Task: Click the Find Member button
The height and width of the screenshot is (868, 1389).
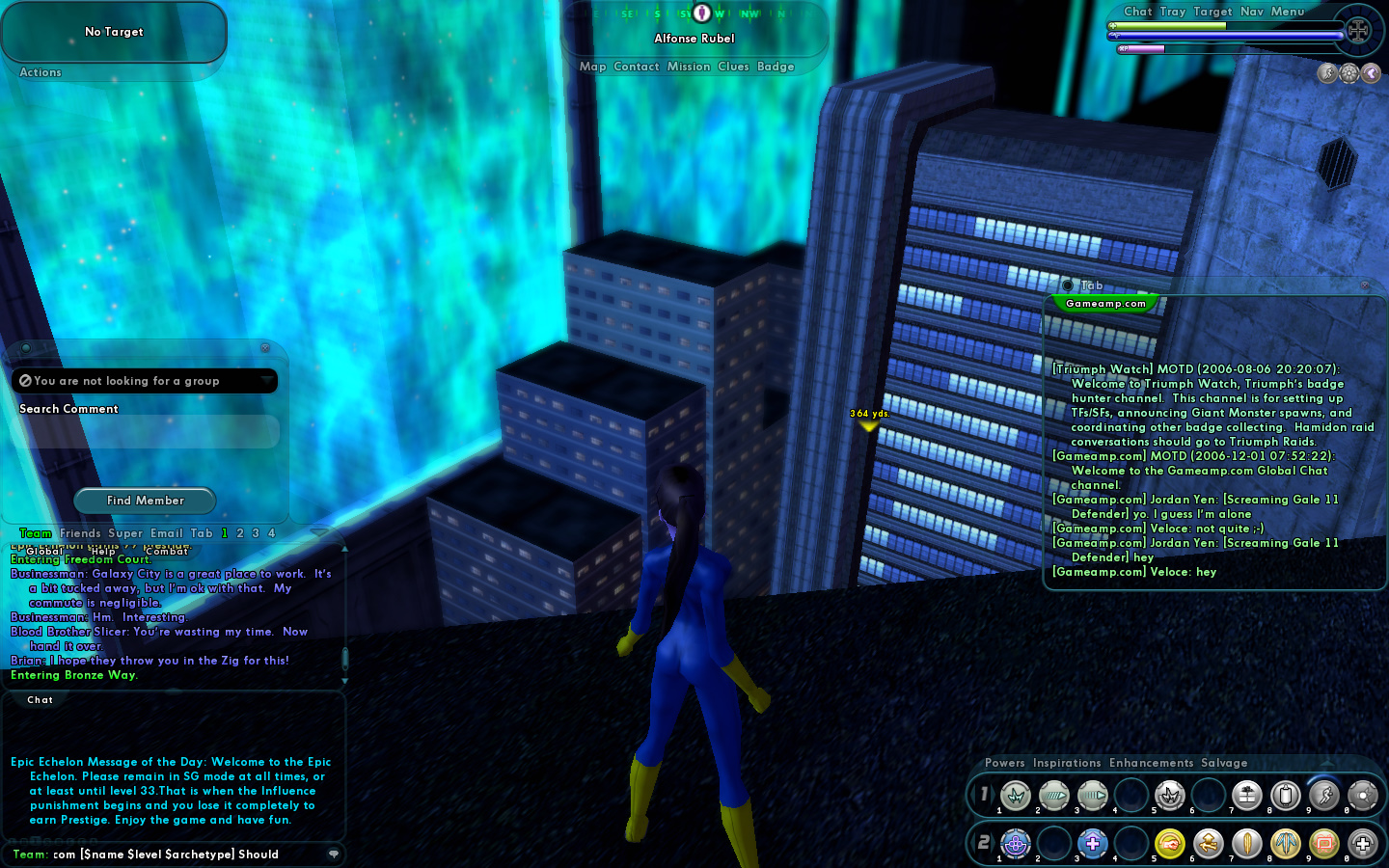Action: coord(145,501)
